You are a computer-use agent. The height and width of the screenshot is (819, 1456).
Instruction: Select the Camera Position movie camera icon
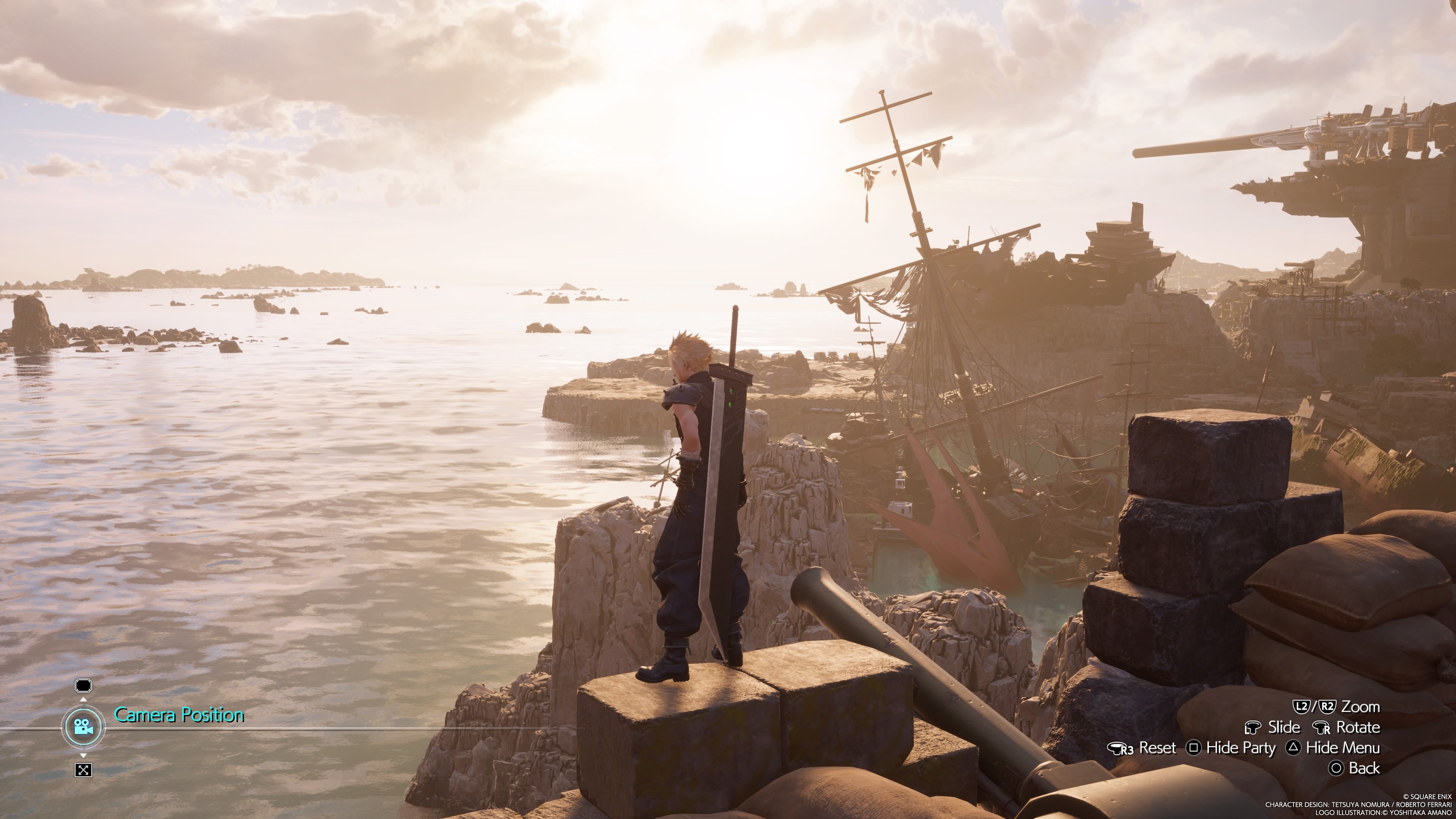(83, 727)
